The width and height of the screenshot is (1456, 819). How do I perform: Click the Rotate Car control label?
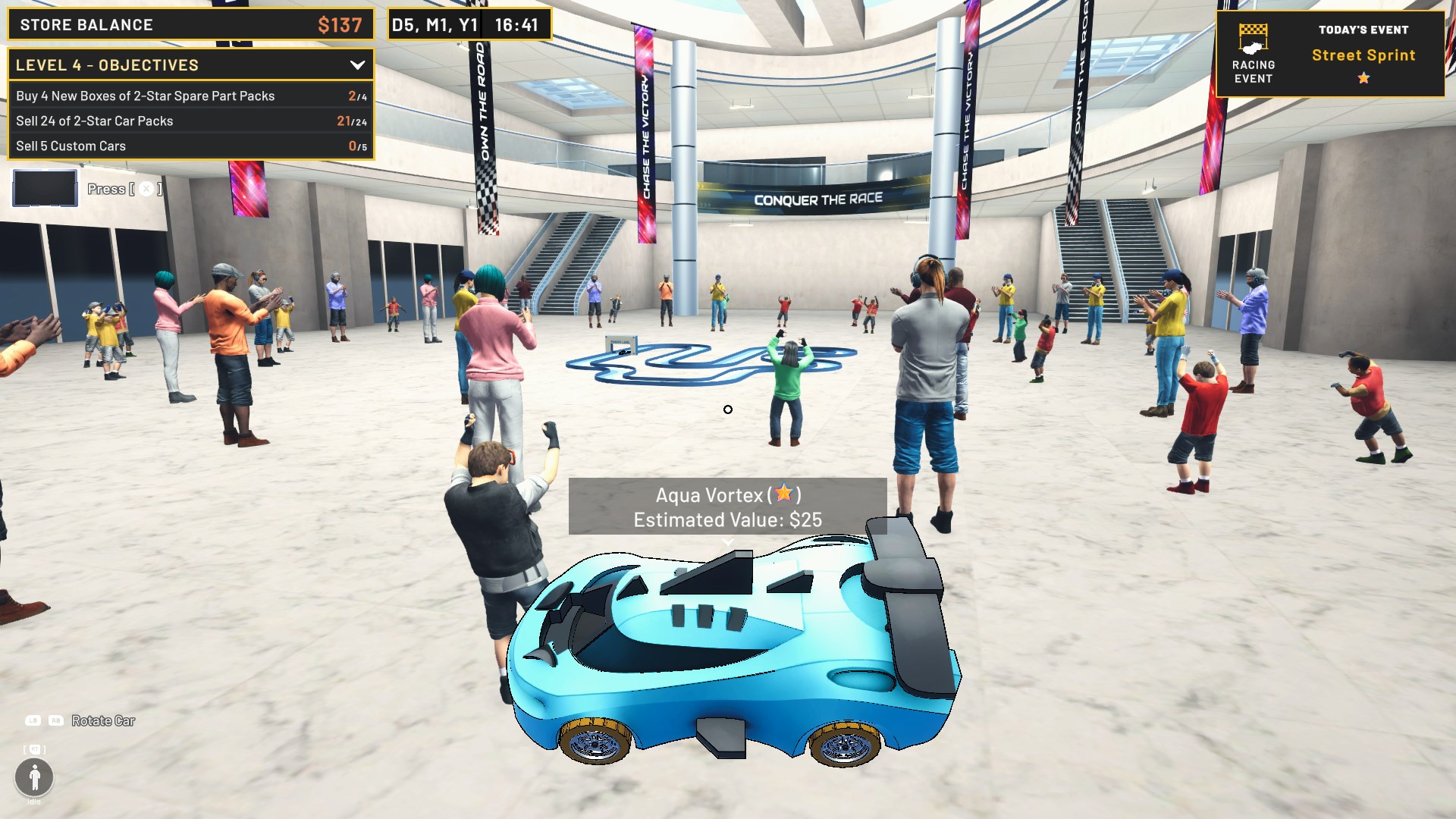click(x=102, y=721)
